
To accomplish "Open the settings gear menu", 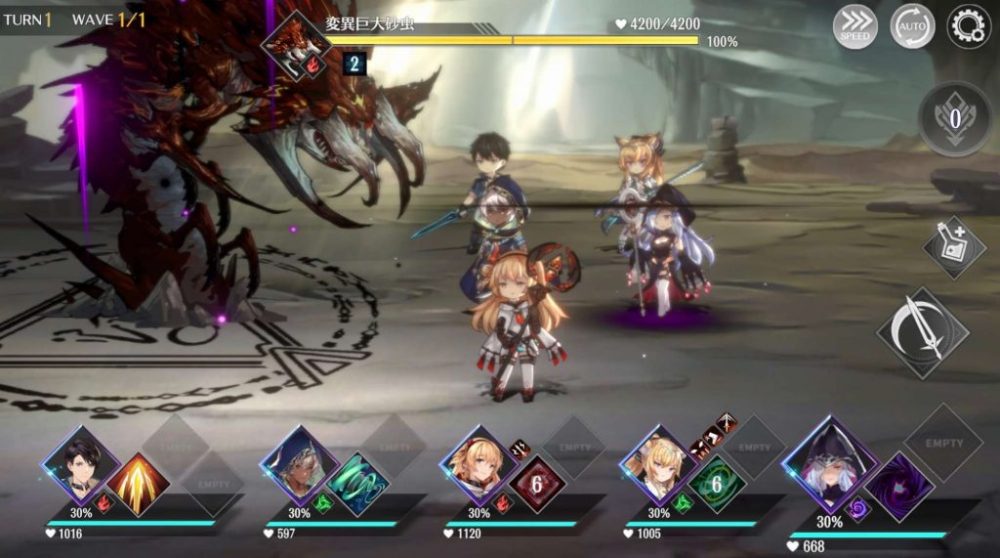I will coord(968,27).
